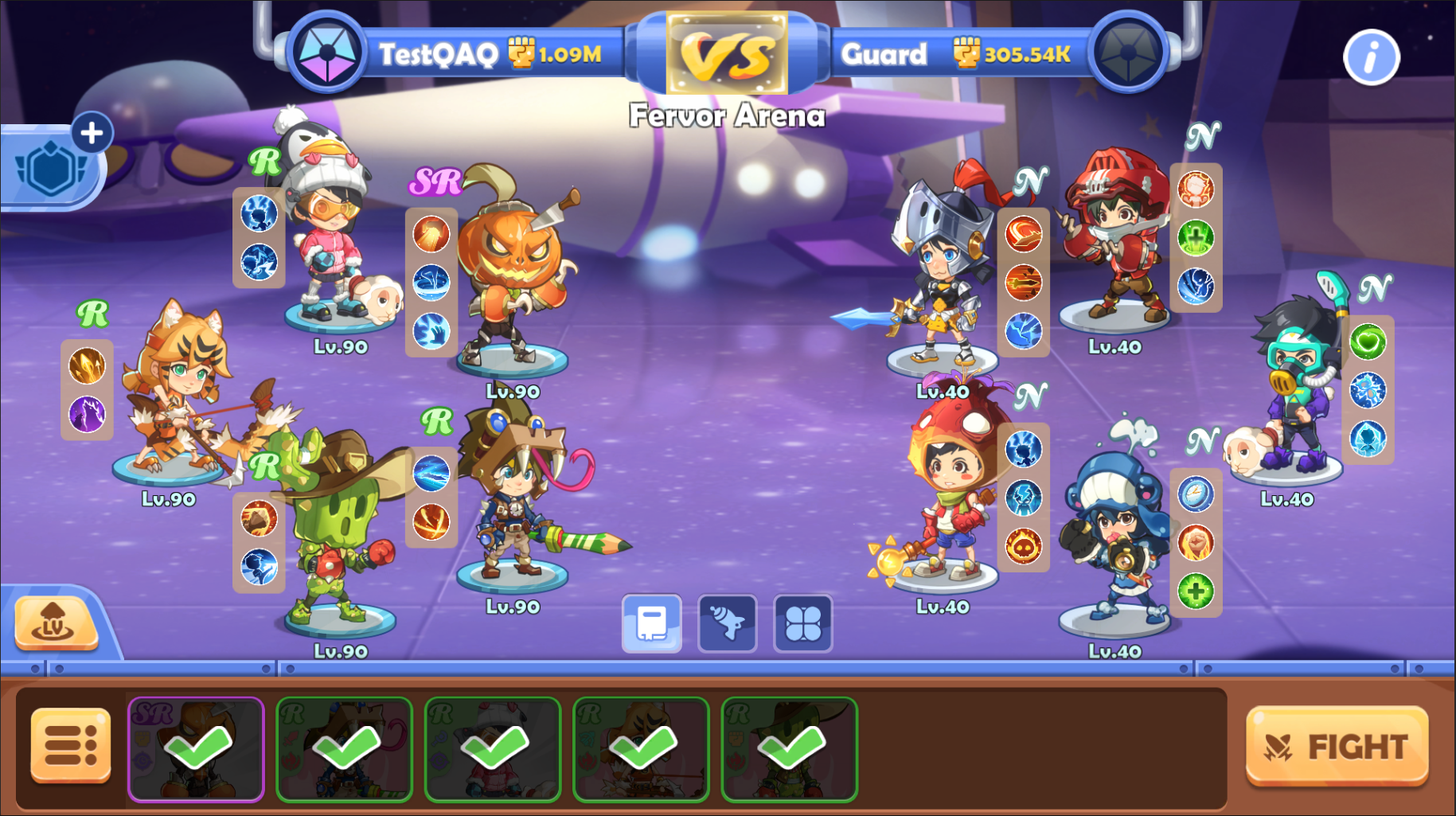Choose the four-leaf clover formation button

802,623
